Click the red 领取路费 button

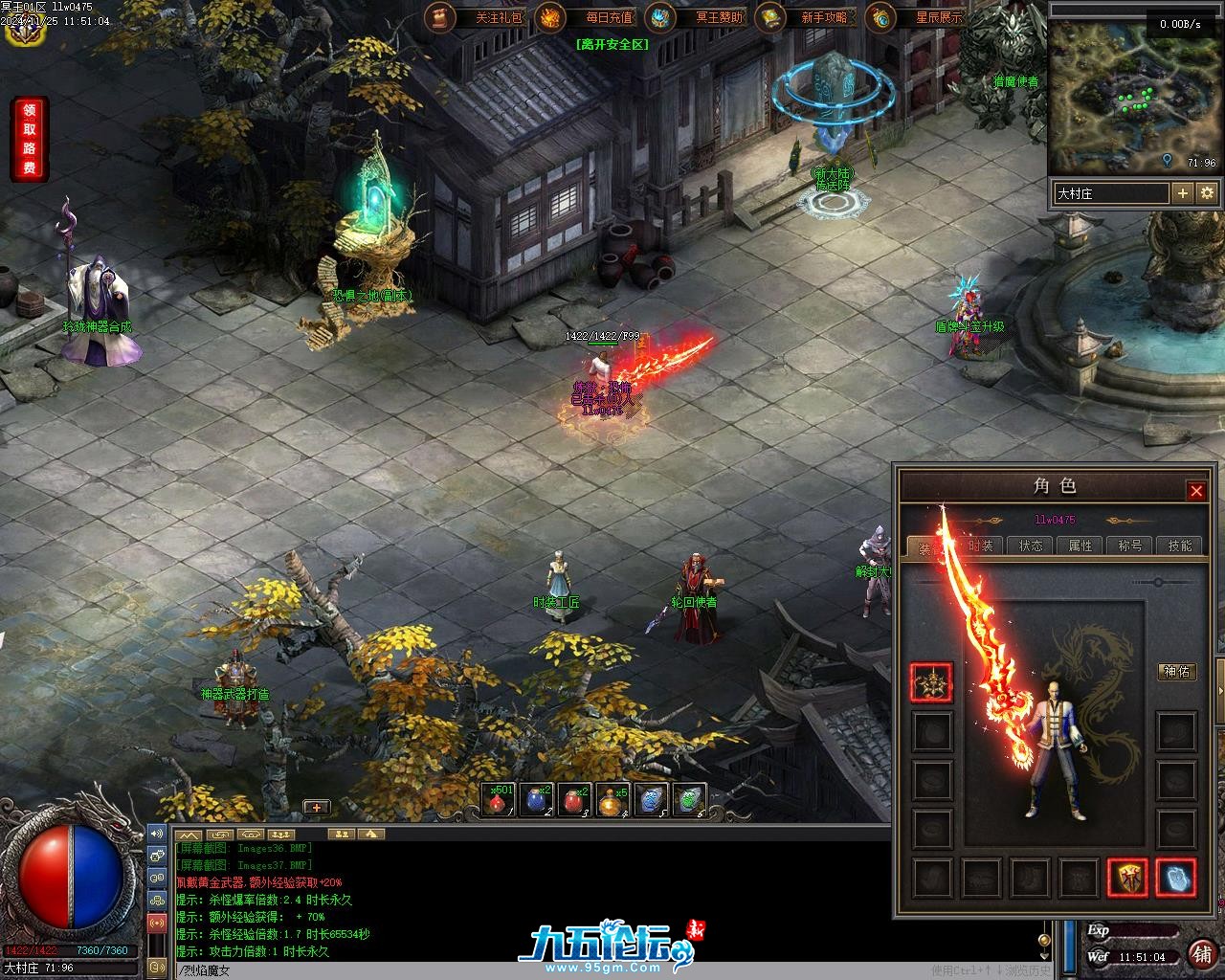[x=29, y=139]
